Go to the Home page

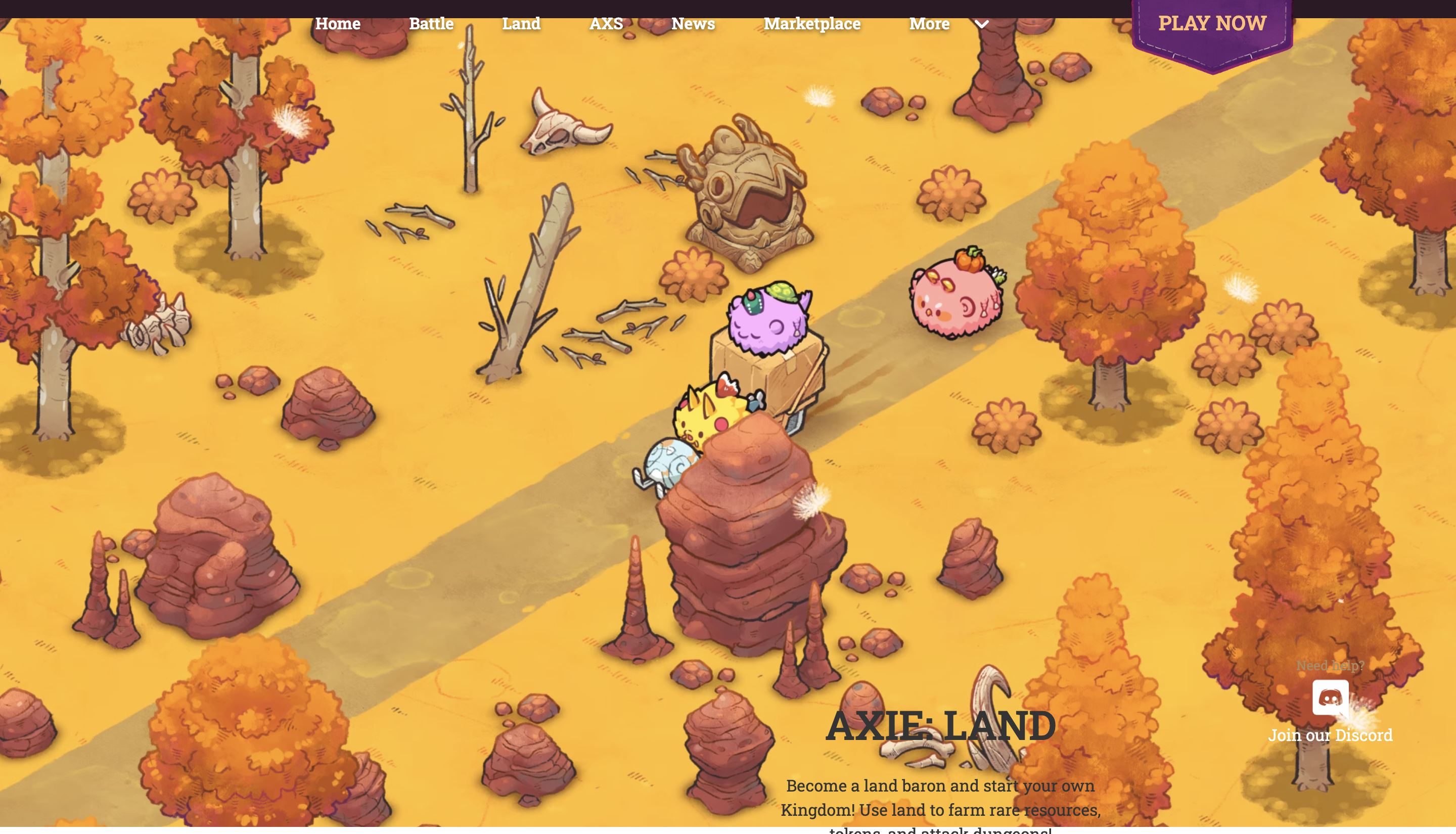[337, 23]
